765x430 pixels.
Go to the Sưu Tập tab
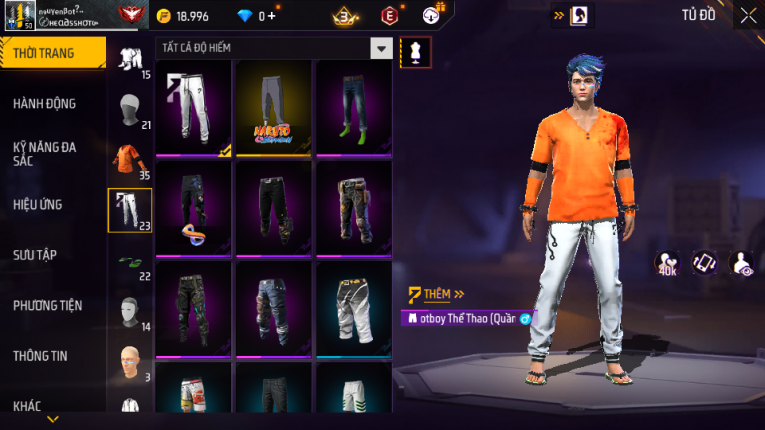click(x=35, y=255)
